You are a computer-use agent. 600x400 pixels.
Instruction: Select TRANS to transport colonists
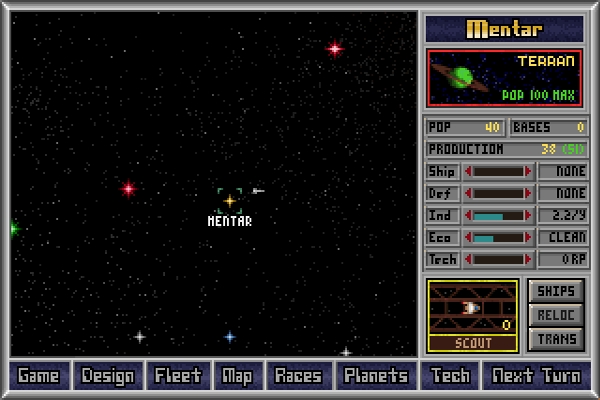pyautogui.click(x=556, y=339)
